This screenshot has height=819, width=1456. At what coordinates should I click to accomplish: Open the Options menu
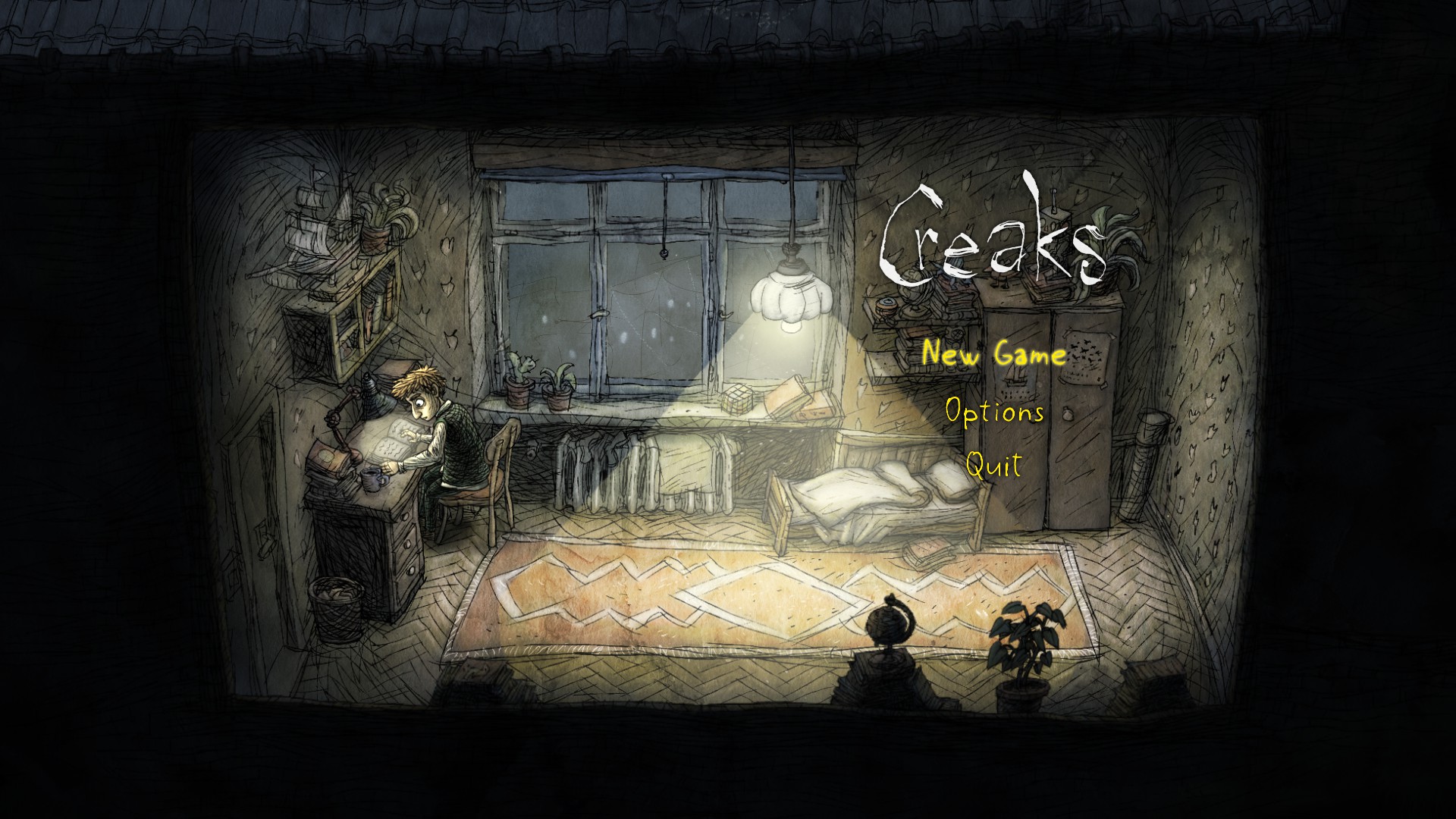[x=994, y=412]
